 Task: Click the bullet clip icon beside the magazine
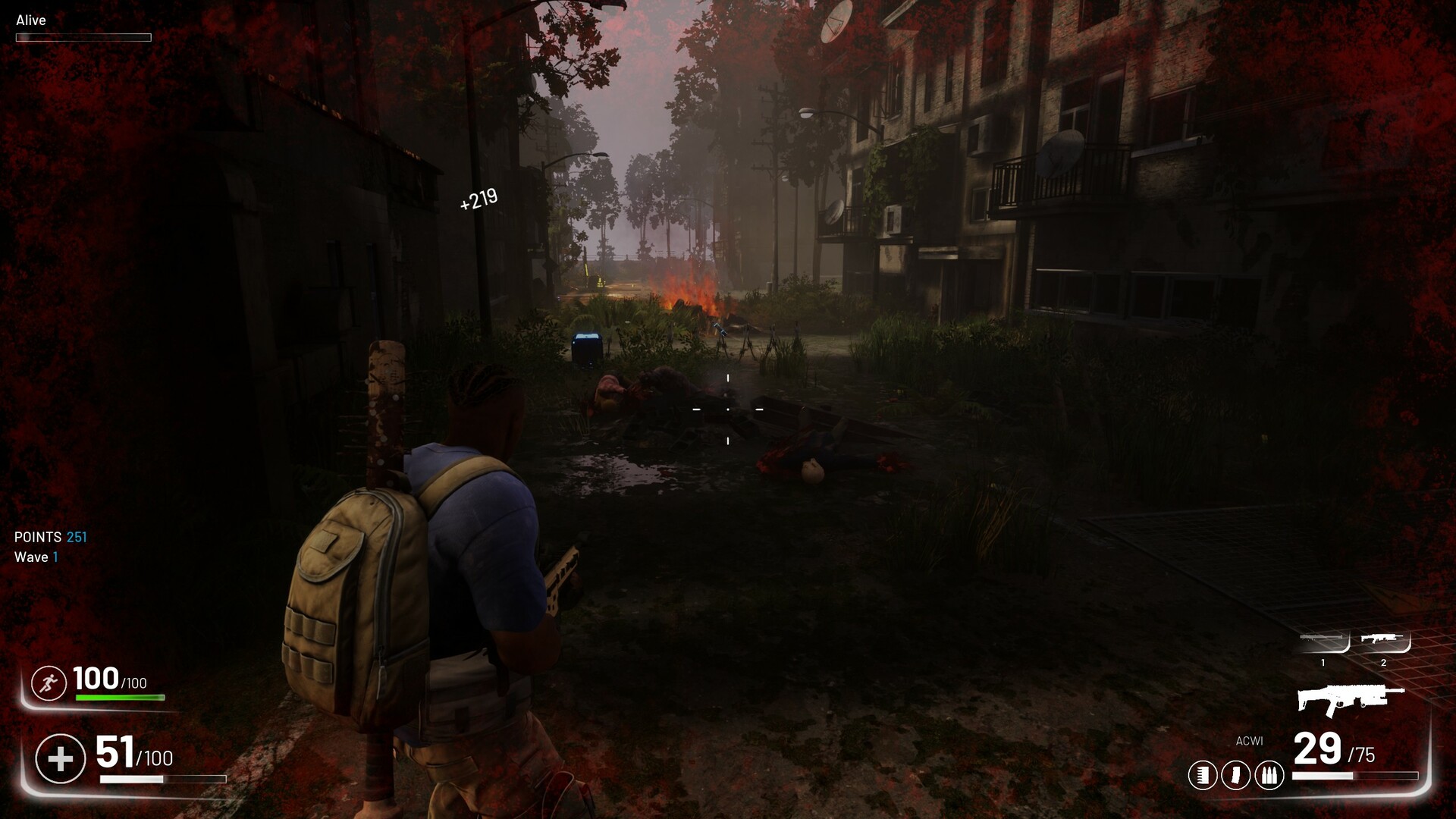click(1203, 775)
